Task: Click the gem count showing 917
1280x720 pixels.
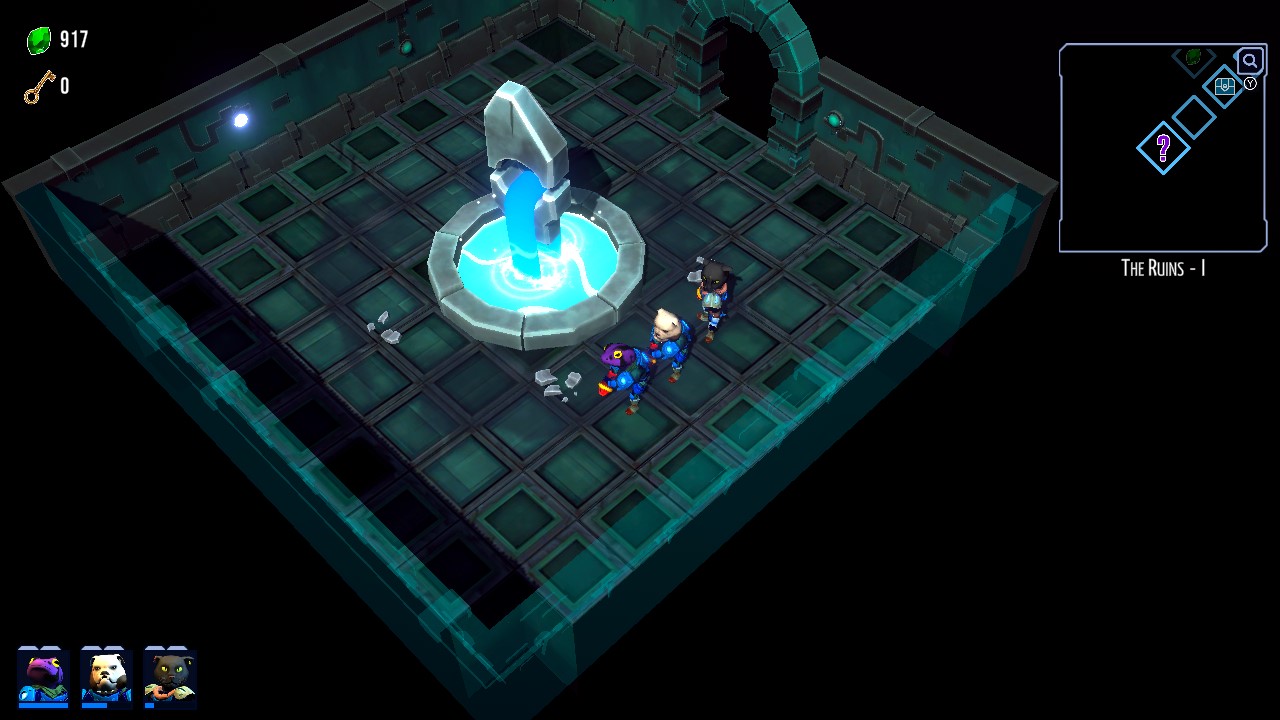Action: [x=70, y=40]
